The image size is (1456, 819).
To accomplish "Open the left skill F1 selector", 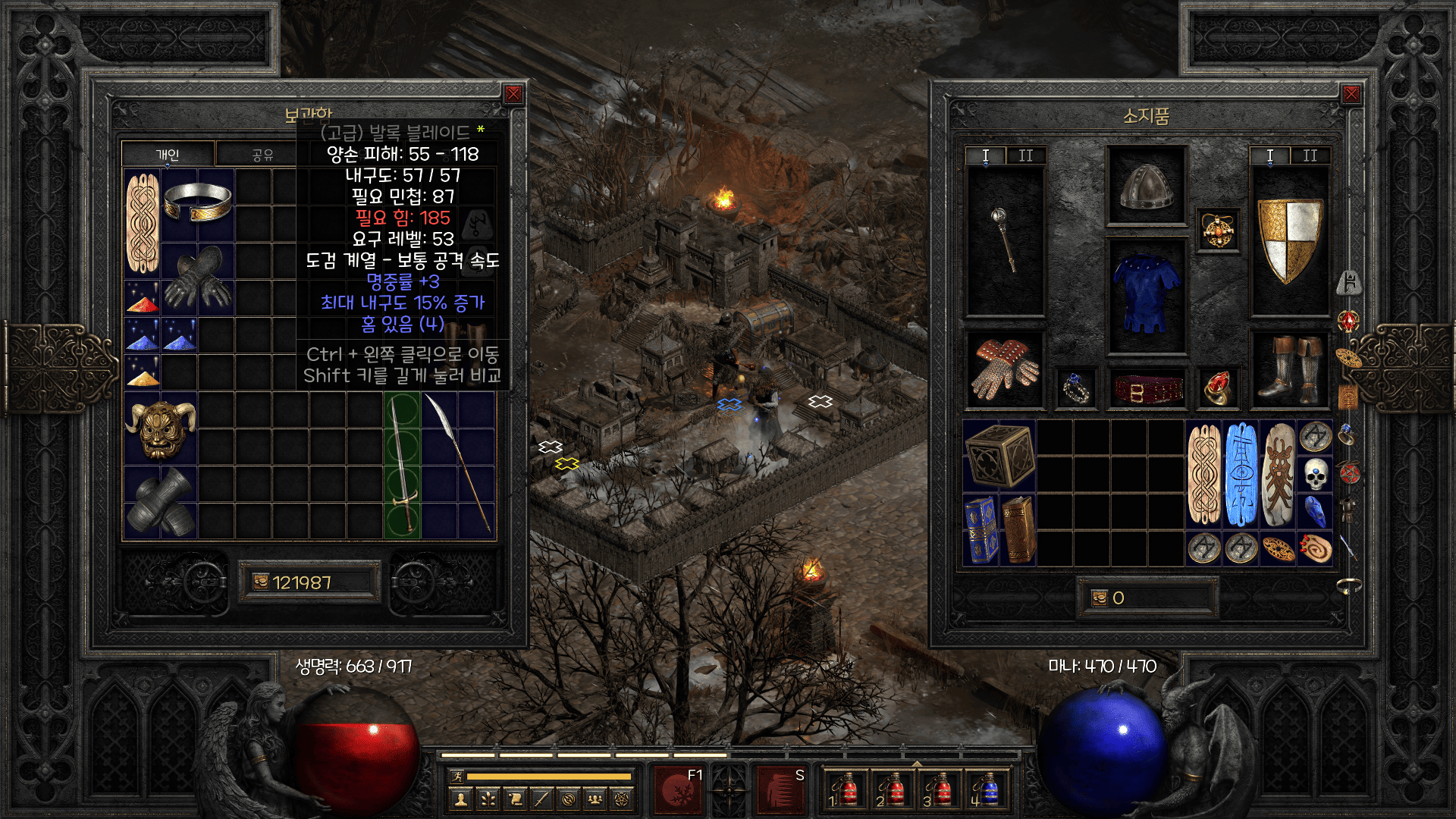I will [x=676, y=789].
